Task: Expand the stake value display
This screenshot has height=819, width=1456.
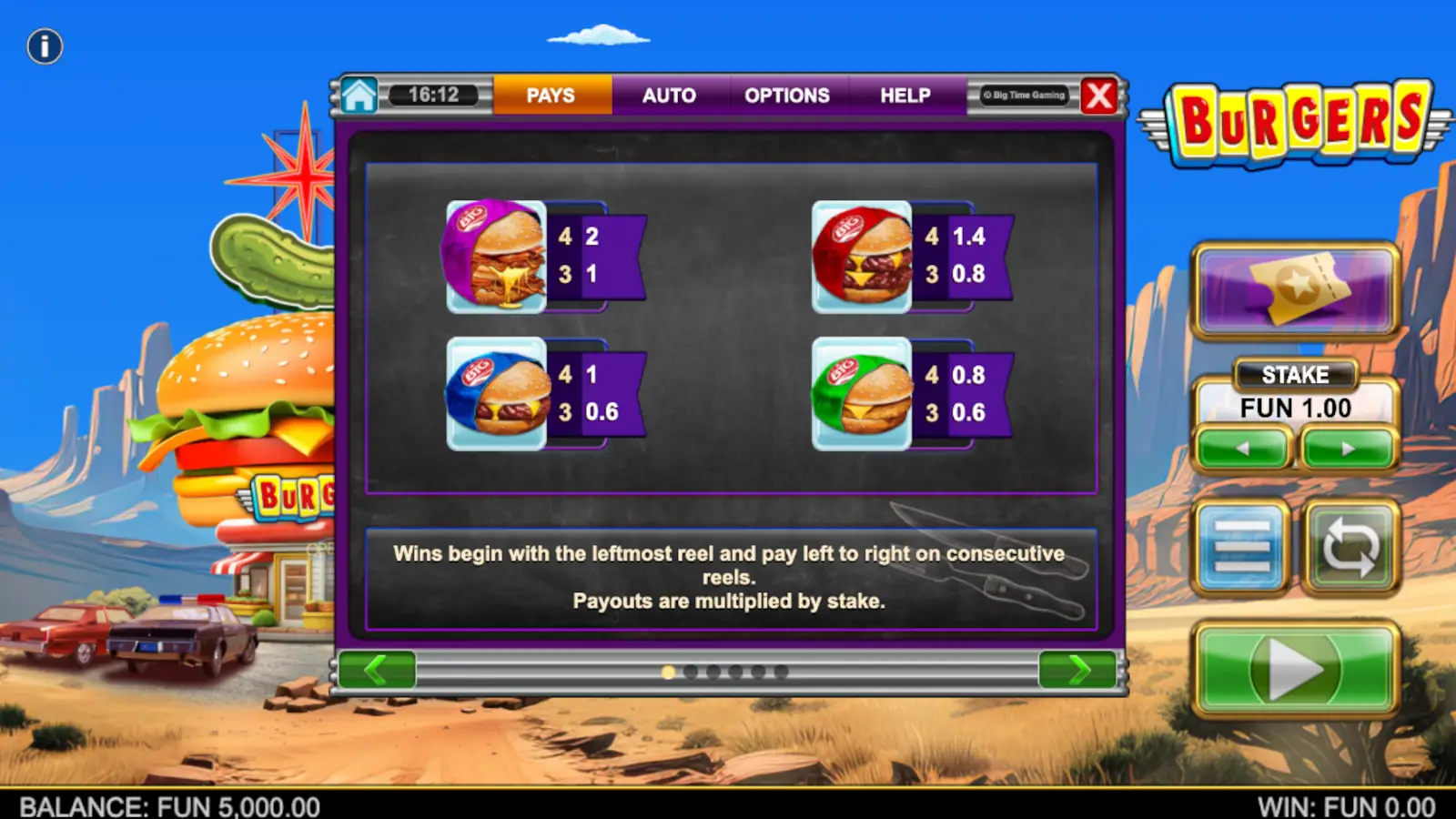Action: click(x=1294, y=408)
